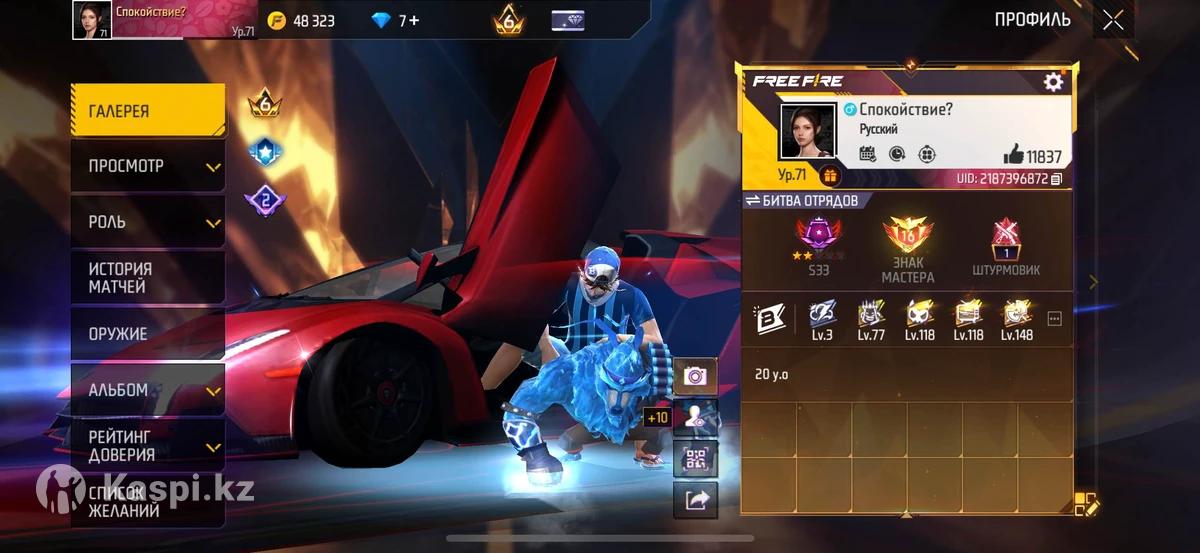Click the gift icon under the avatar
Screen dimensions: 1200x553
829,176
